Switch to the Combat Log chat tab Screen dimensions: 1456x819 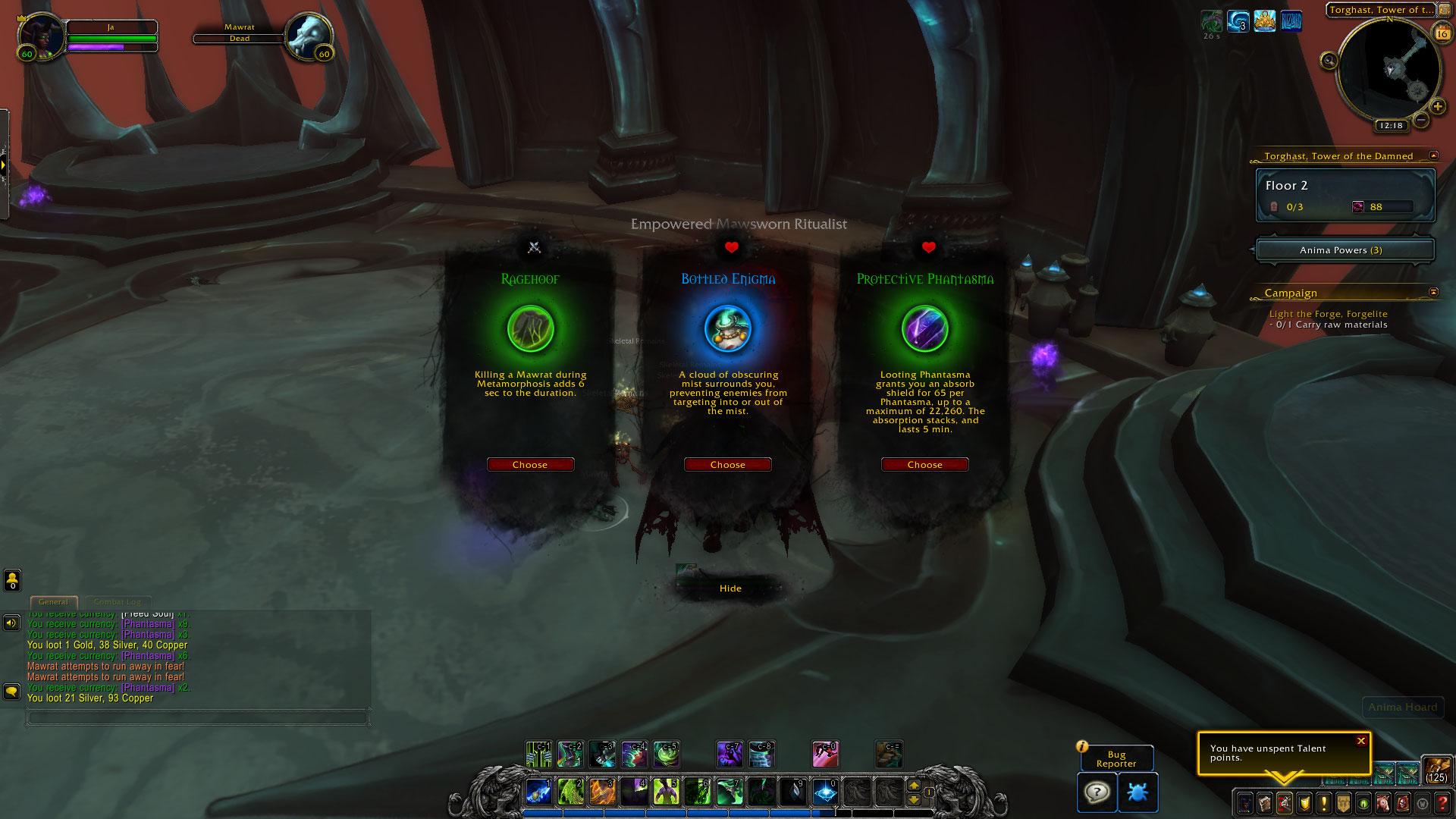pos(117,602)
